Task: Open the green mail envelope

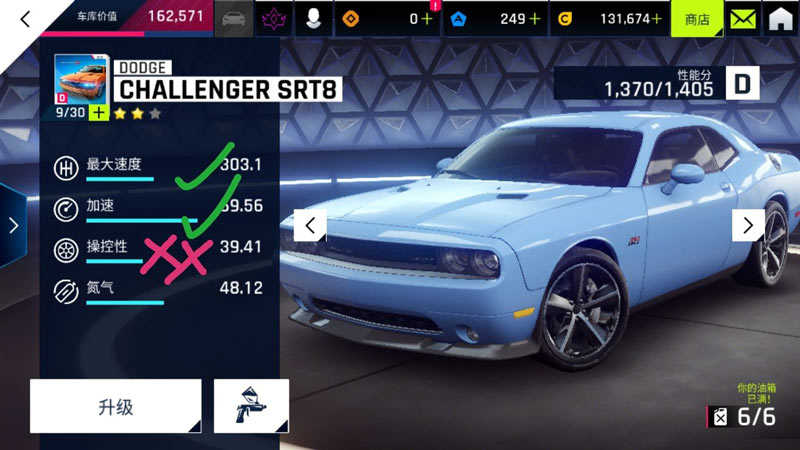Action: point(741,18)
